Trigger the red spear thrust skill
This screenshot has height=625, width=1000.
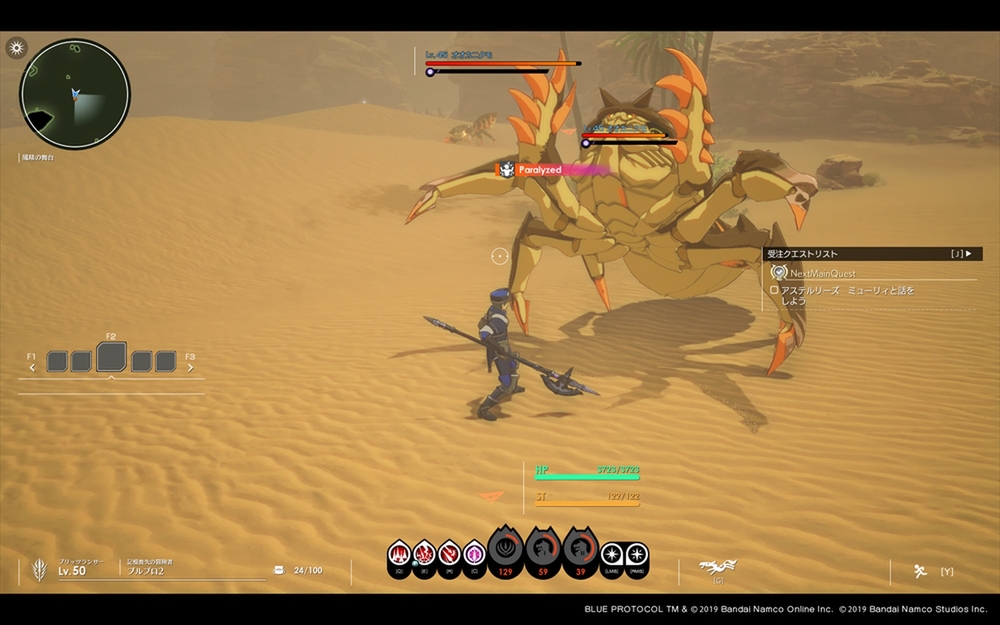coord(449,553)
